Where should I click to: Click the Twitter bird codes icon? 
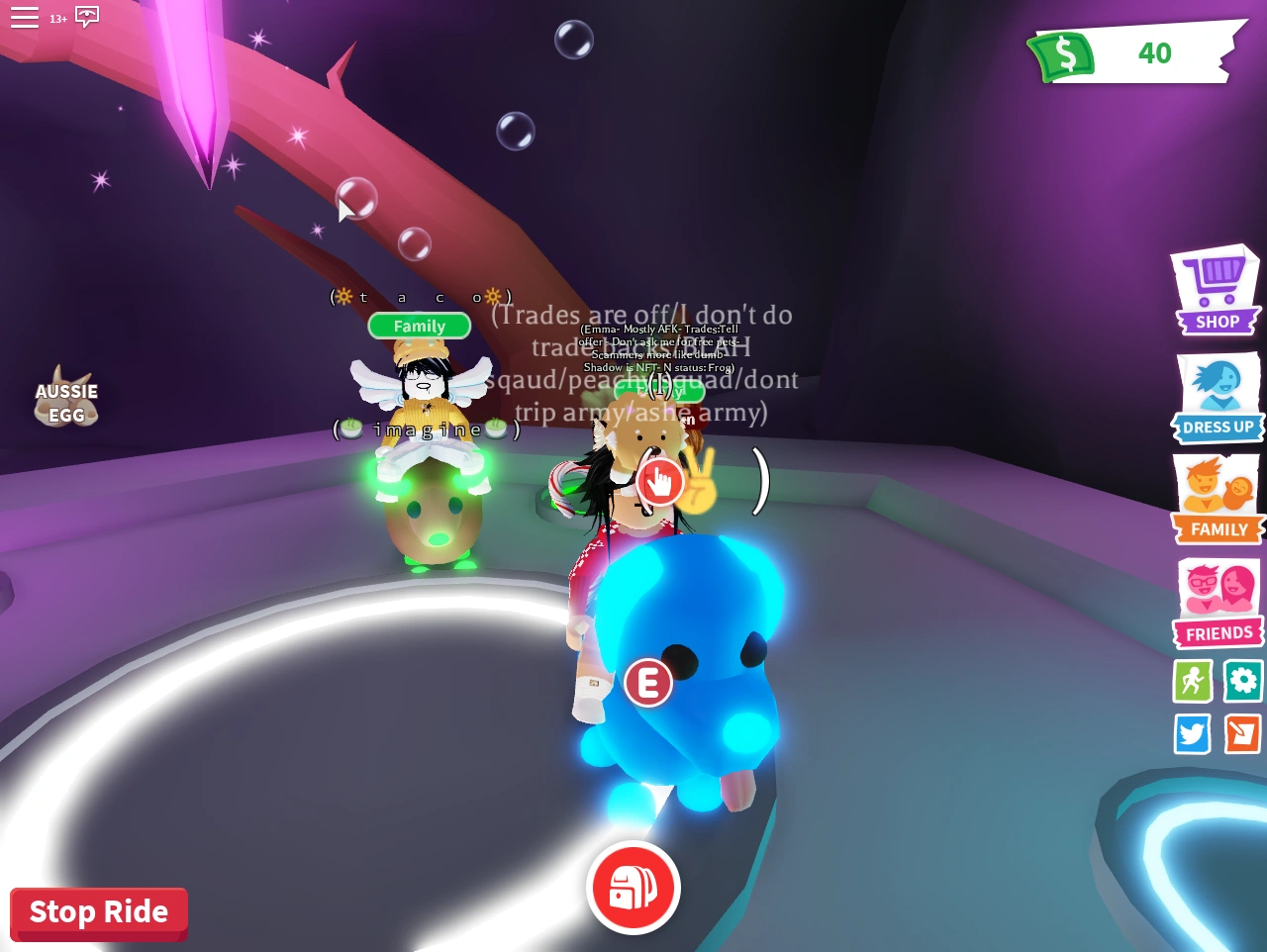[1192, 734]
